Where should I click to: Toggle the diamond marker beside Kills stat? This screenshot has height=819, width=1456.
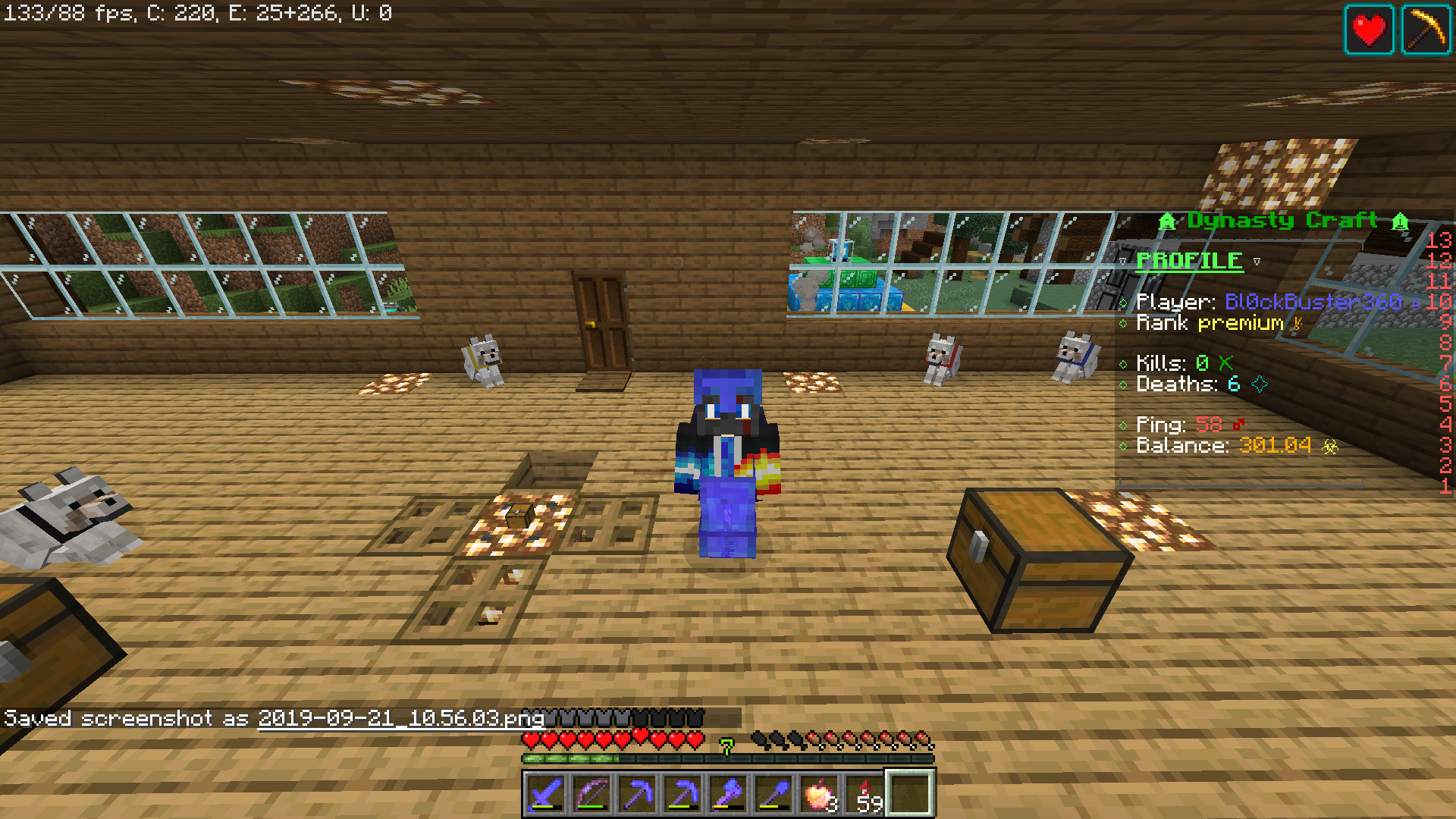pyautogui.click(x=1123, y=362)
